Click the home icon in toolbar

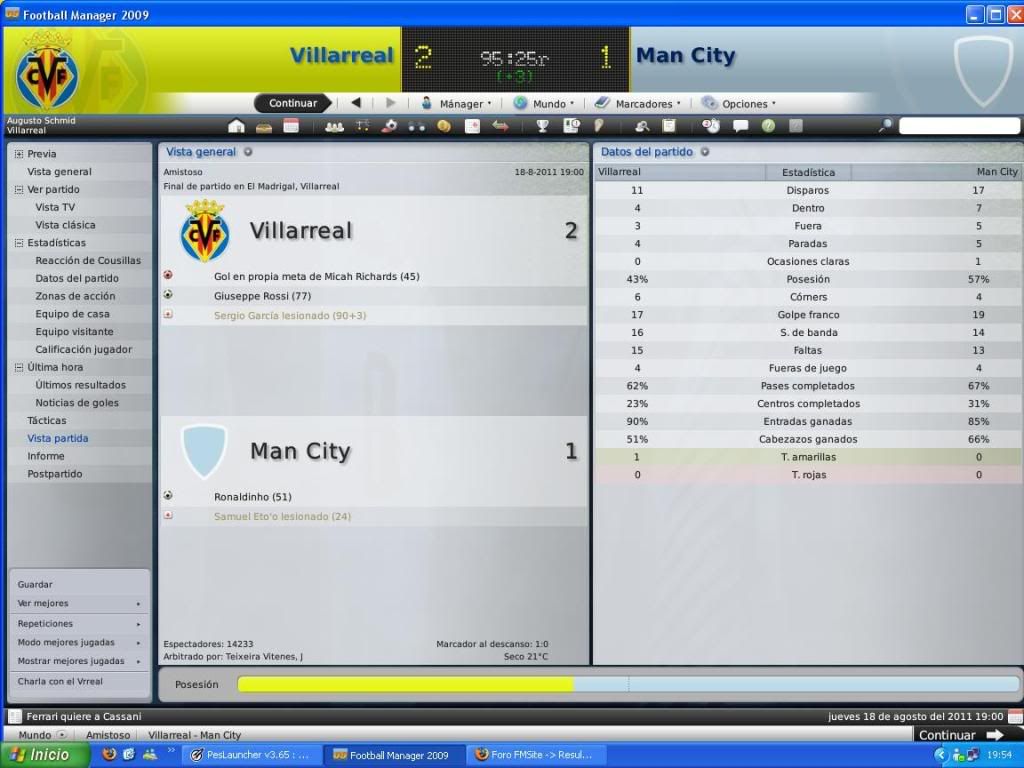coord(236,126)
